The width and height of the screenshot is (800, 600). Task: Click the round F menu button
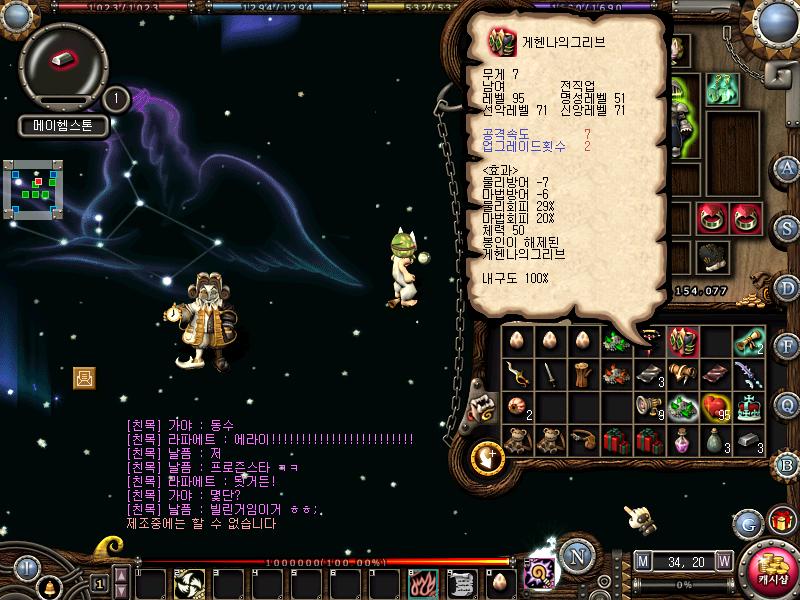pos(787,345)
